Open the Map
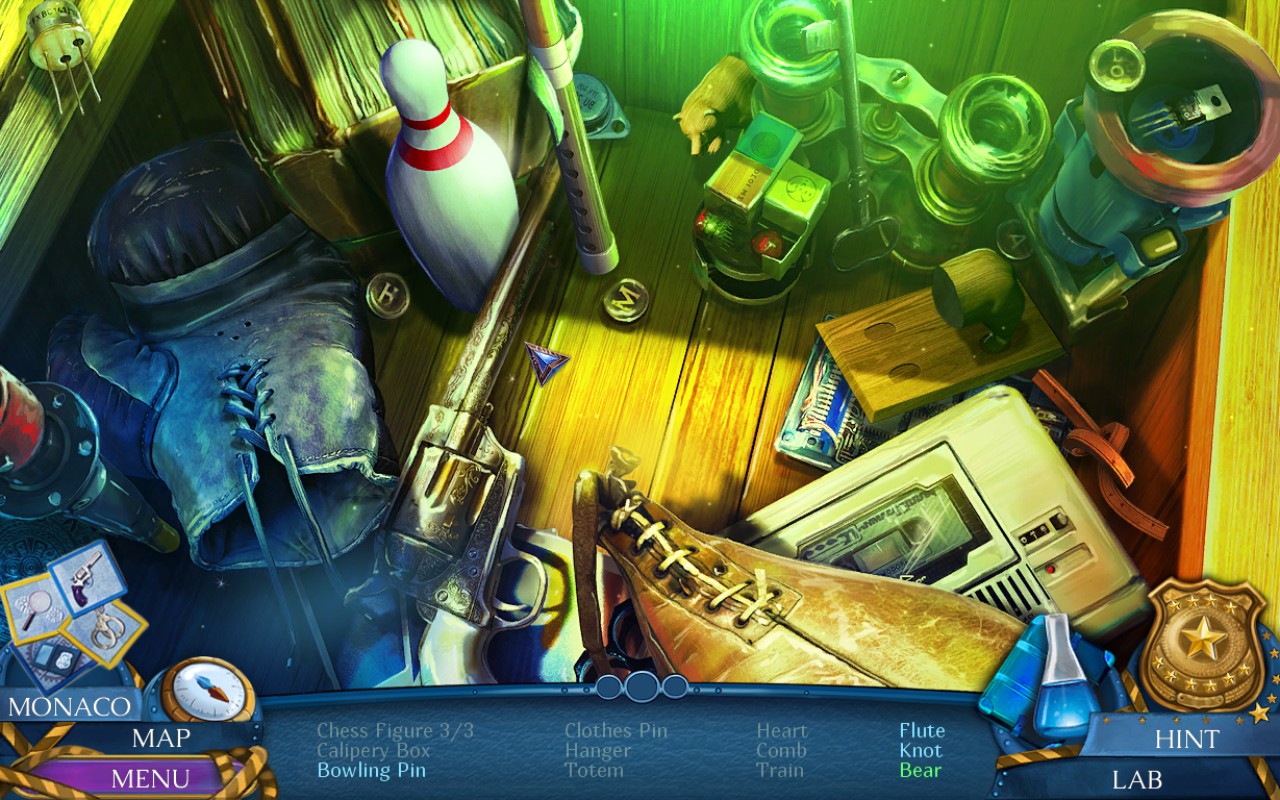Screen dimensions: 1280x800 click(x=161, y=738)
